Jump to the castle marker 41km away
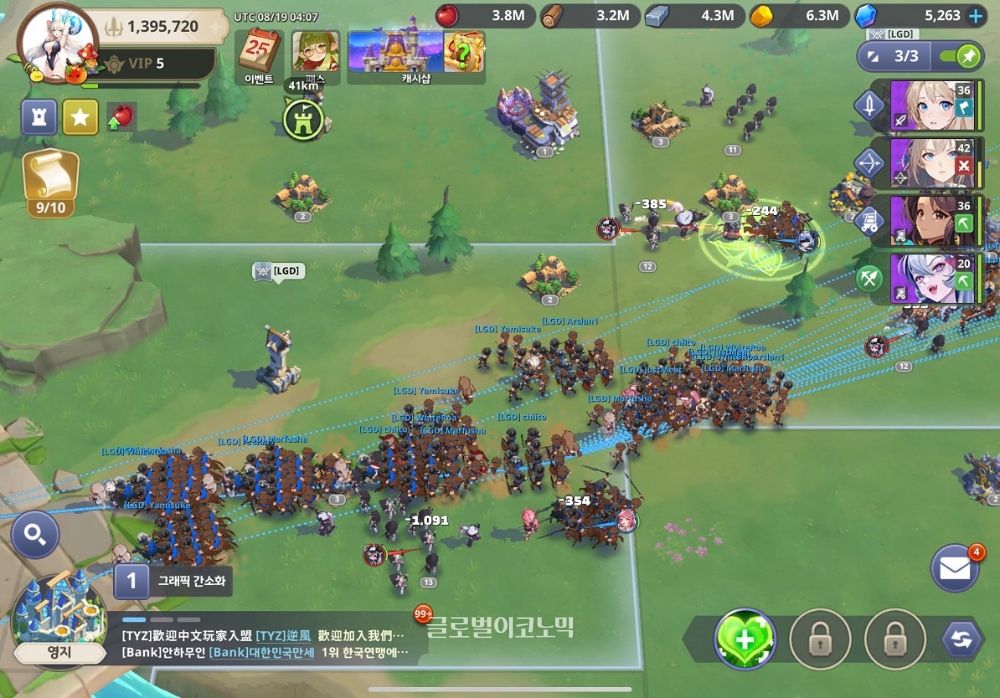The width and height of the screenshot is (1000, 698). [303, 119]
